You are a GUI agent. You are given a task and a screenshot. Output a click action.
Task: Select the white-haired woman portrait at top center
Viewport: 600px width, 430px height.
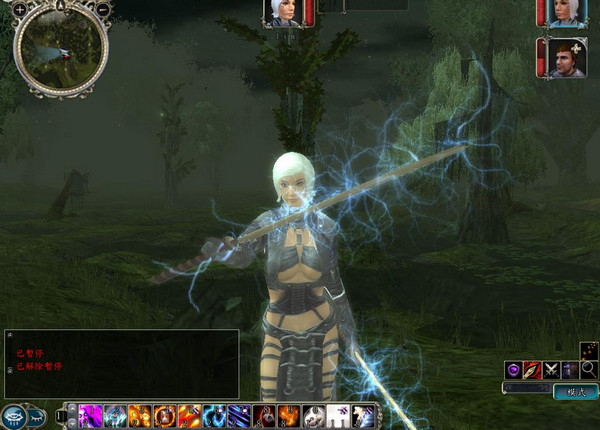click(x=281, y=12)
